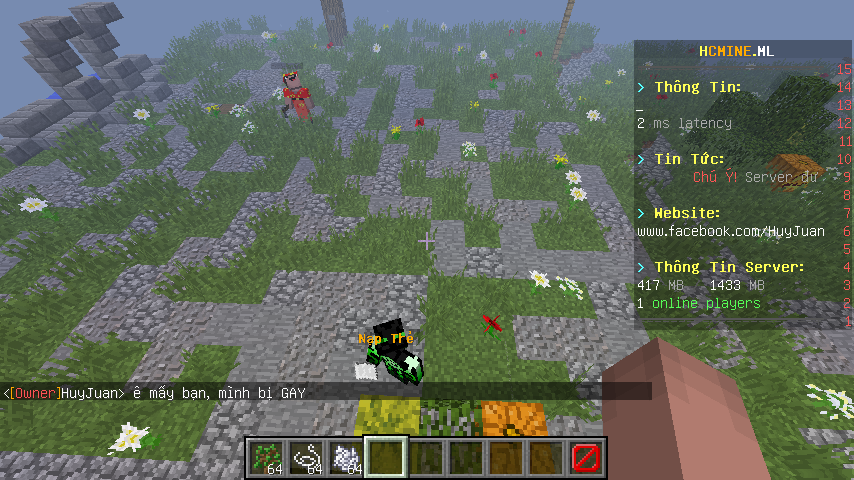
Task: Select the red barrier item slot
Action: click(x=586, y=459)
